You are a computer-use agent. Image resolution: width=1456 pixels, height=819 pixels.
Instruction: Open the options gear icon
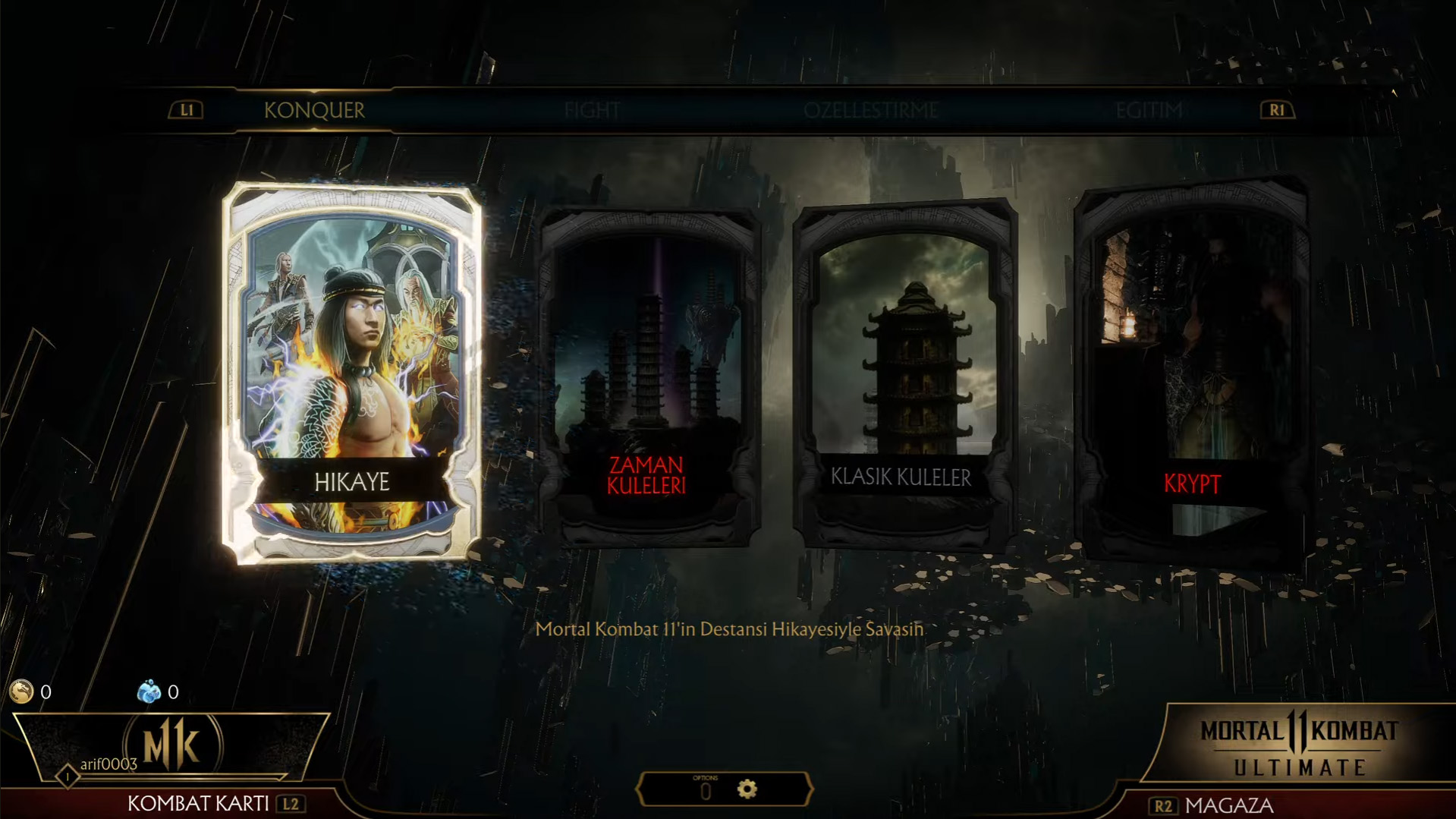pyautogui.click(x=747, y=789)
